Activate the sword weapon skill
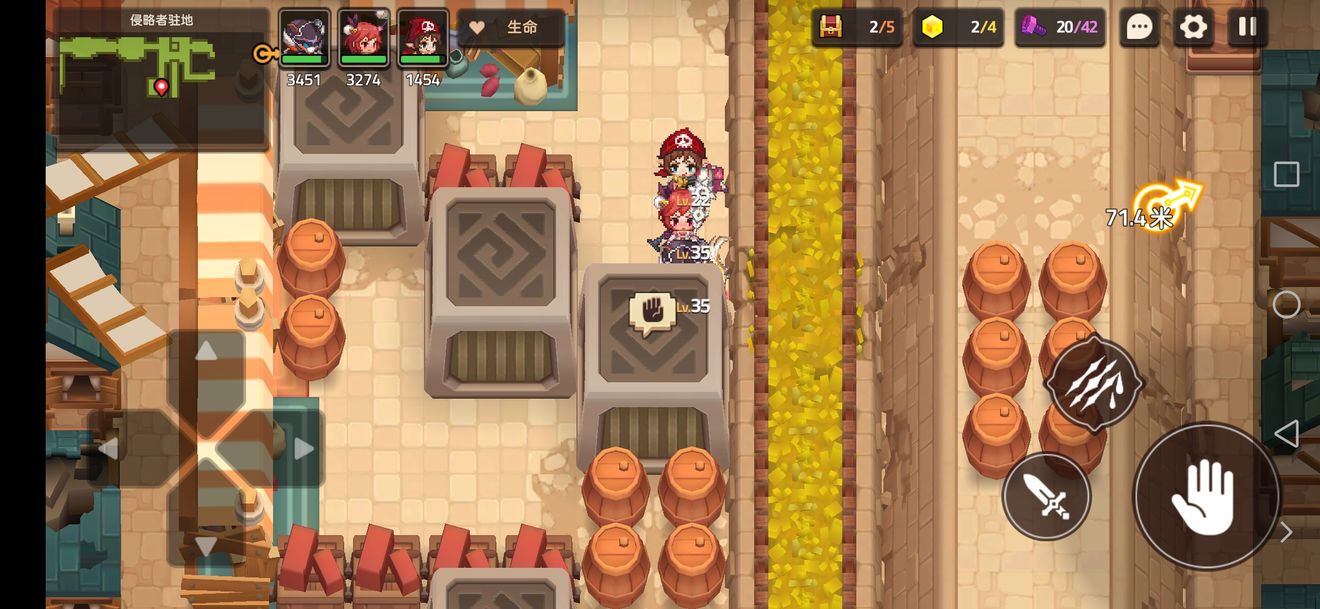 pos(1046,496)
